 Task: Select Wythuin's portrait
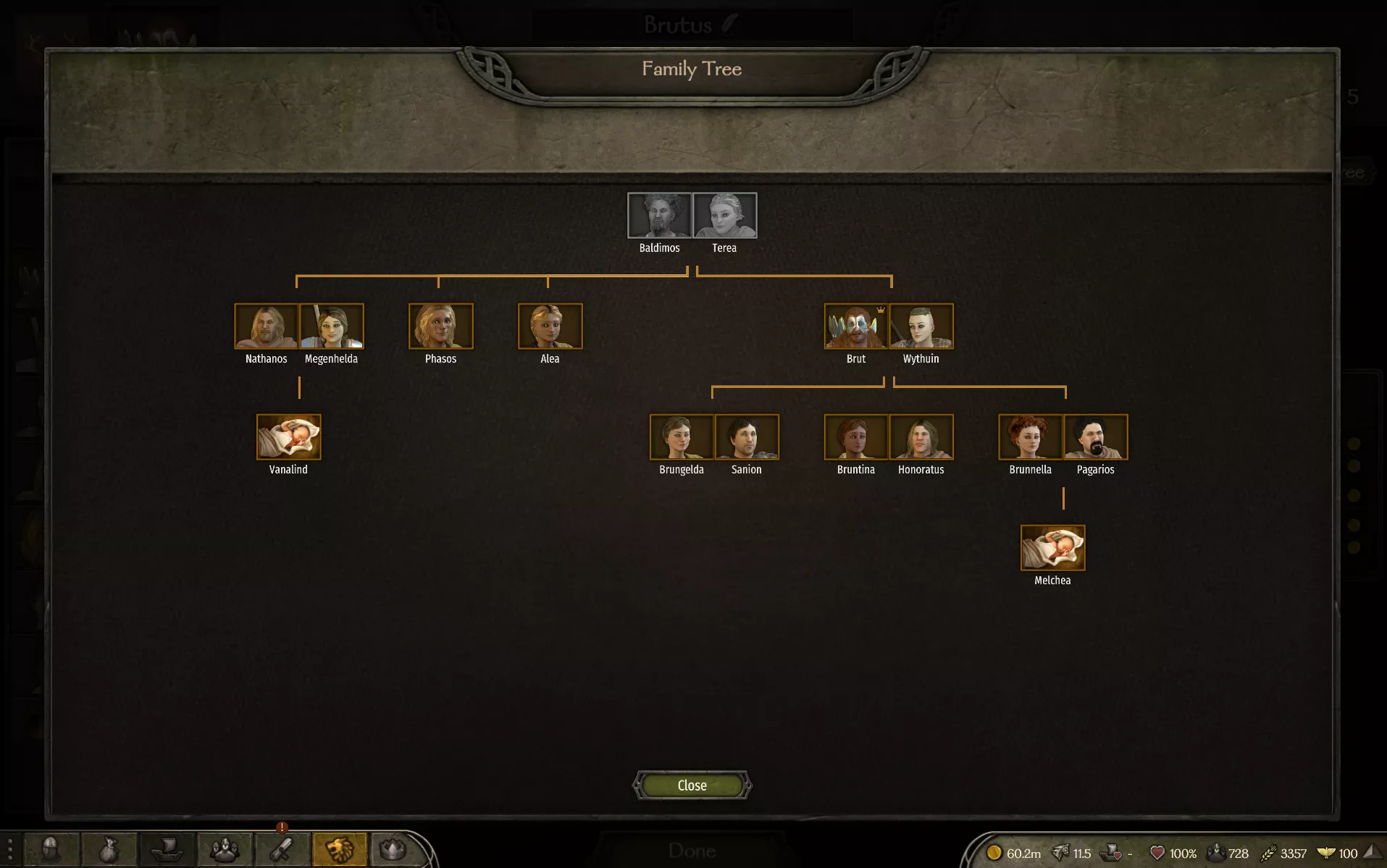pyautogui.click(x=921, y=326)
